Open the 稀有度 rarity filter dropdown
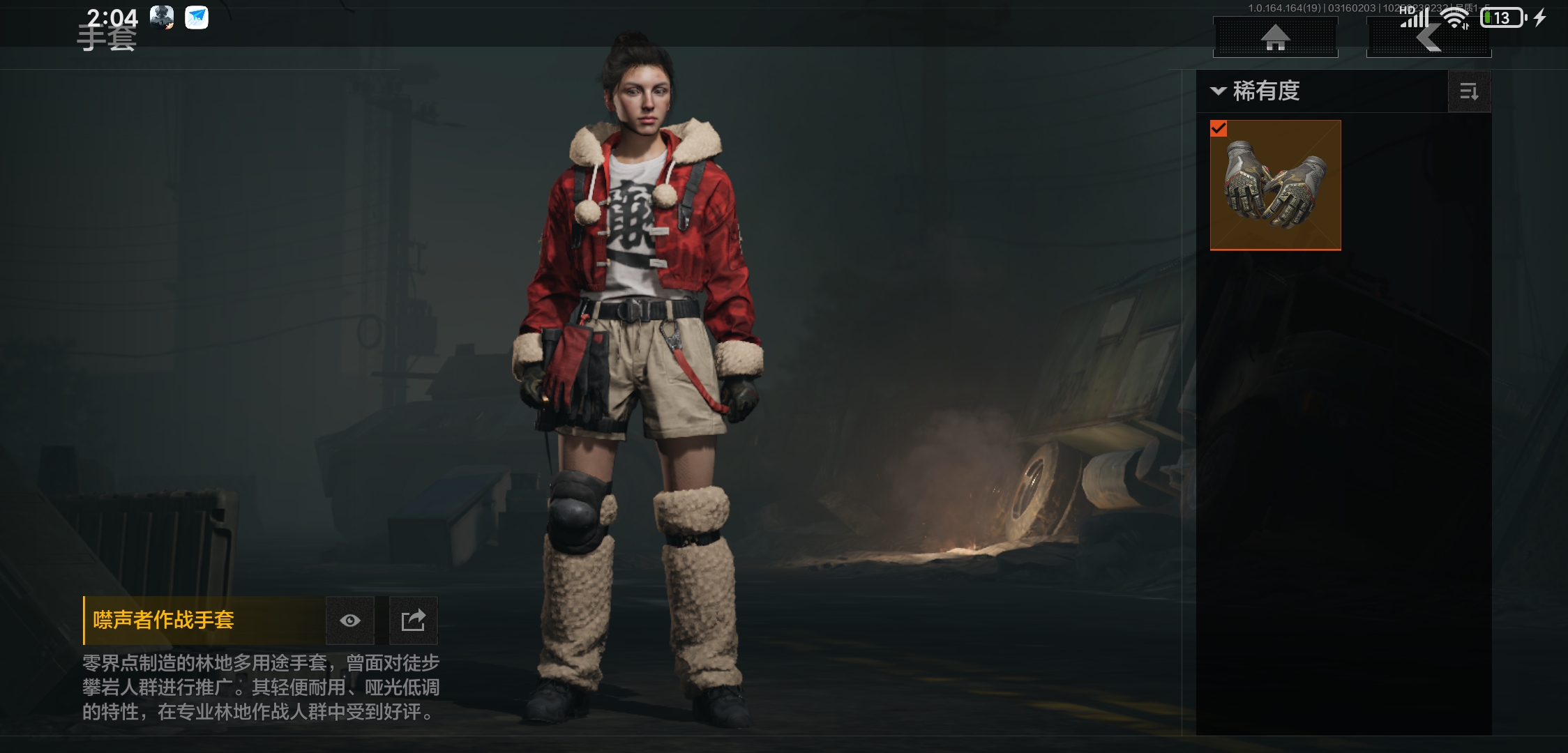The height and width of the screenshot is (753, 1568). click(x=1257, y=91)
